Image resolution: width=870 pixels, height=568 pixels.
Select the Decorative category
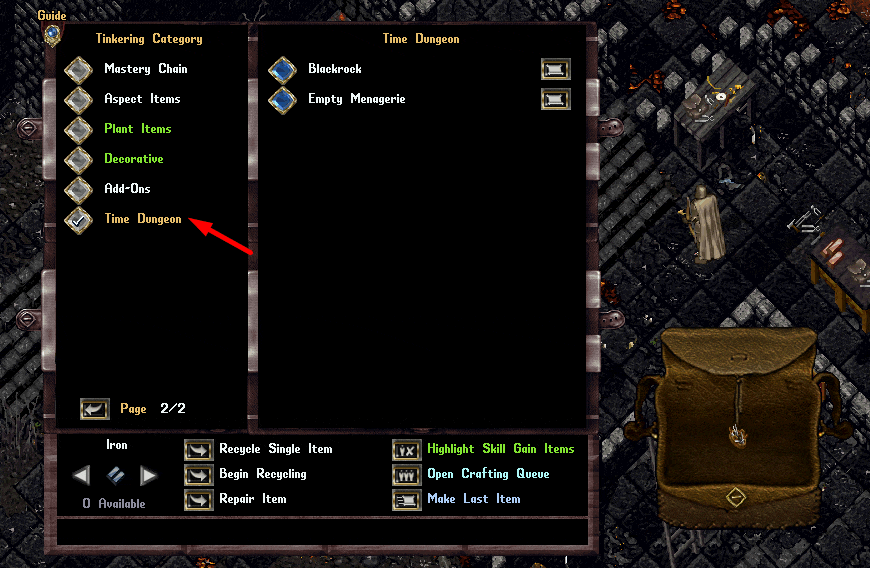79,160
